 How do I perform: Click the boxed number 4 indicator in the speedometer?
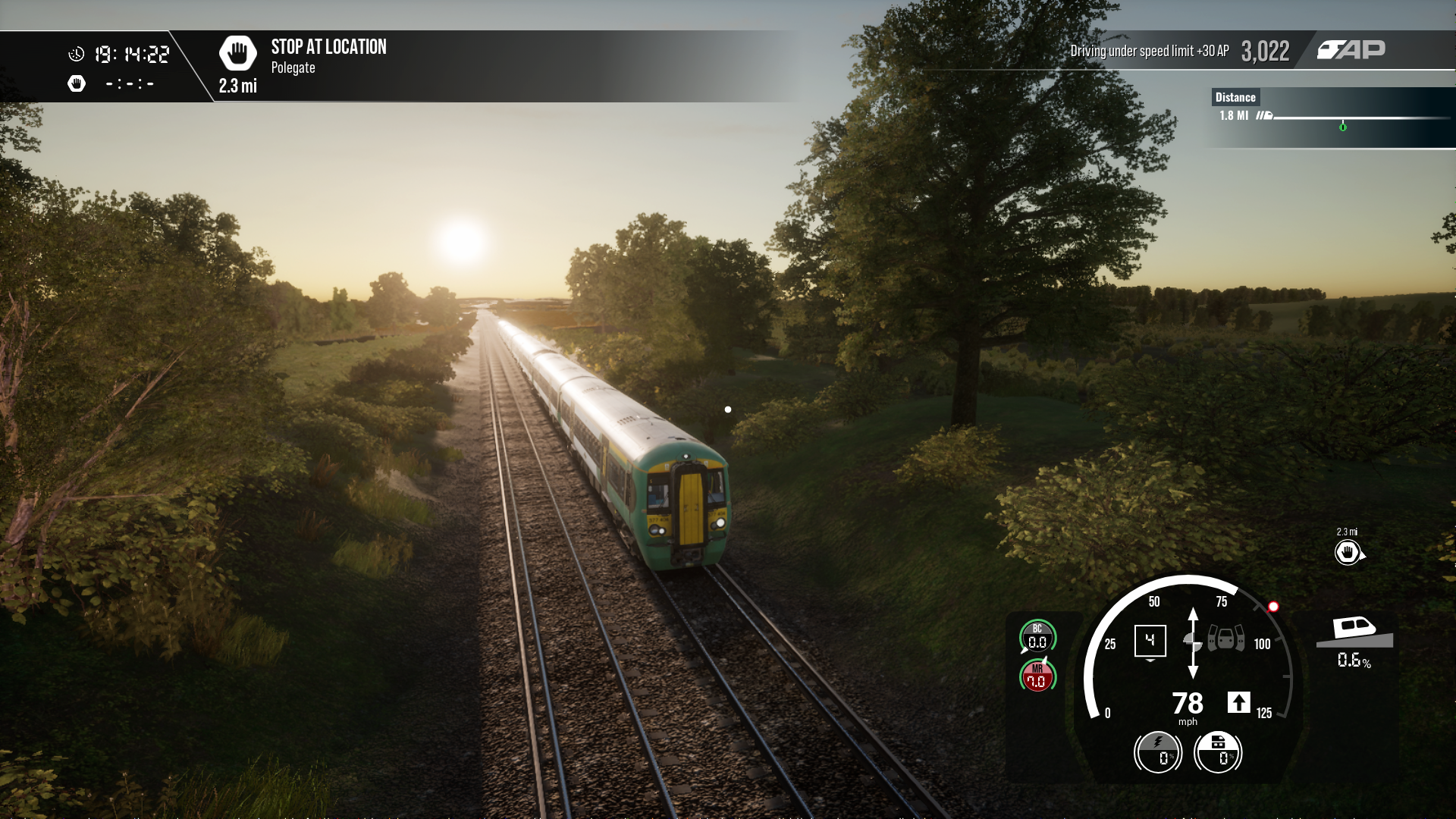pos(1150,641)
